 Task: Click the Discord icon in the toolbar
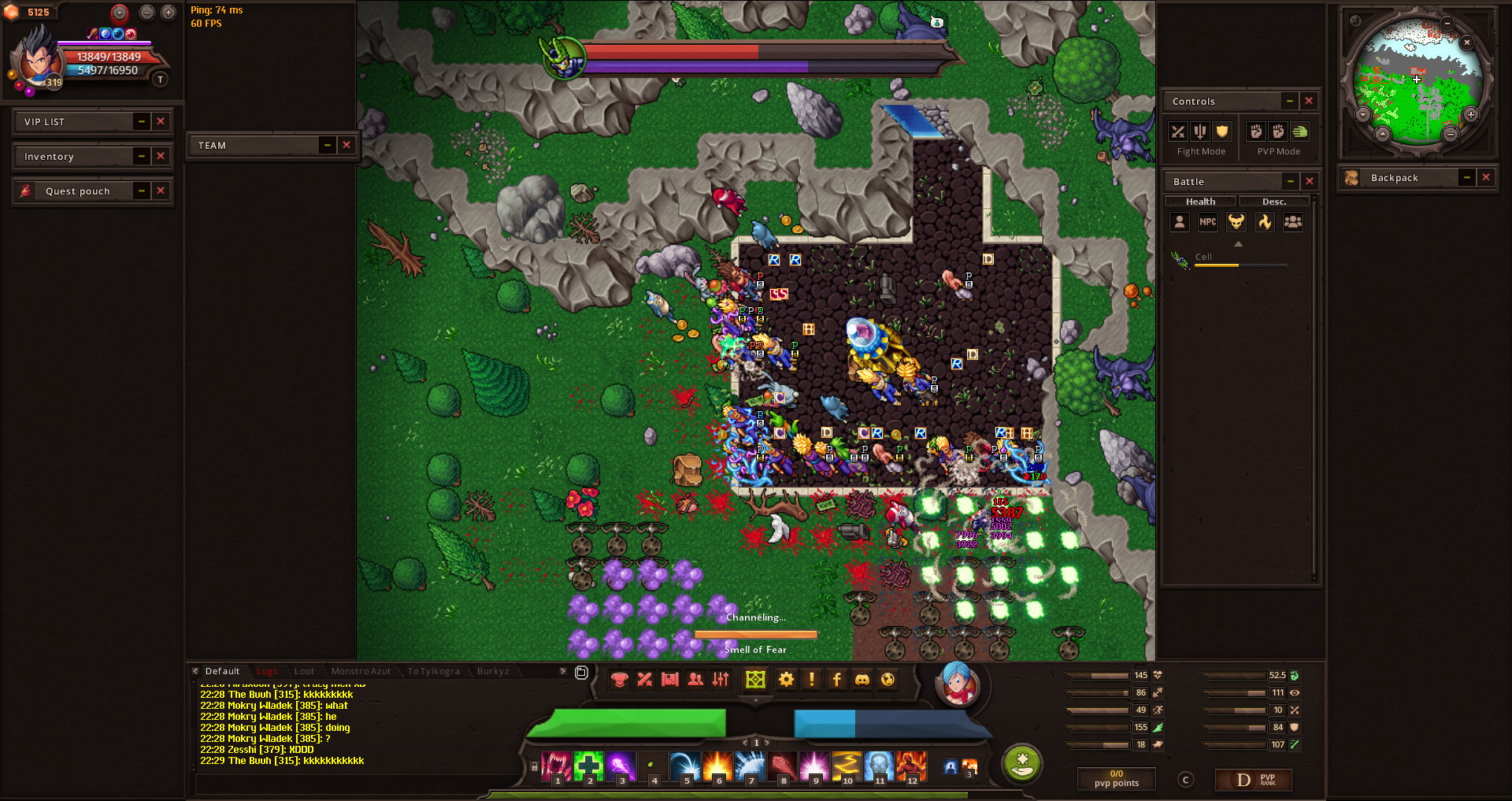862,679
